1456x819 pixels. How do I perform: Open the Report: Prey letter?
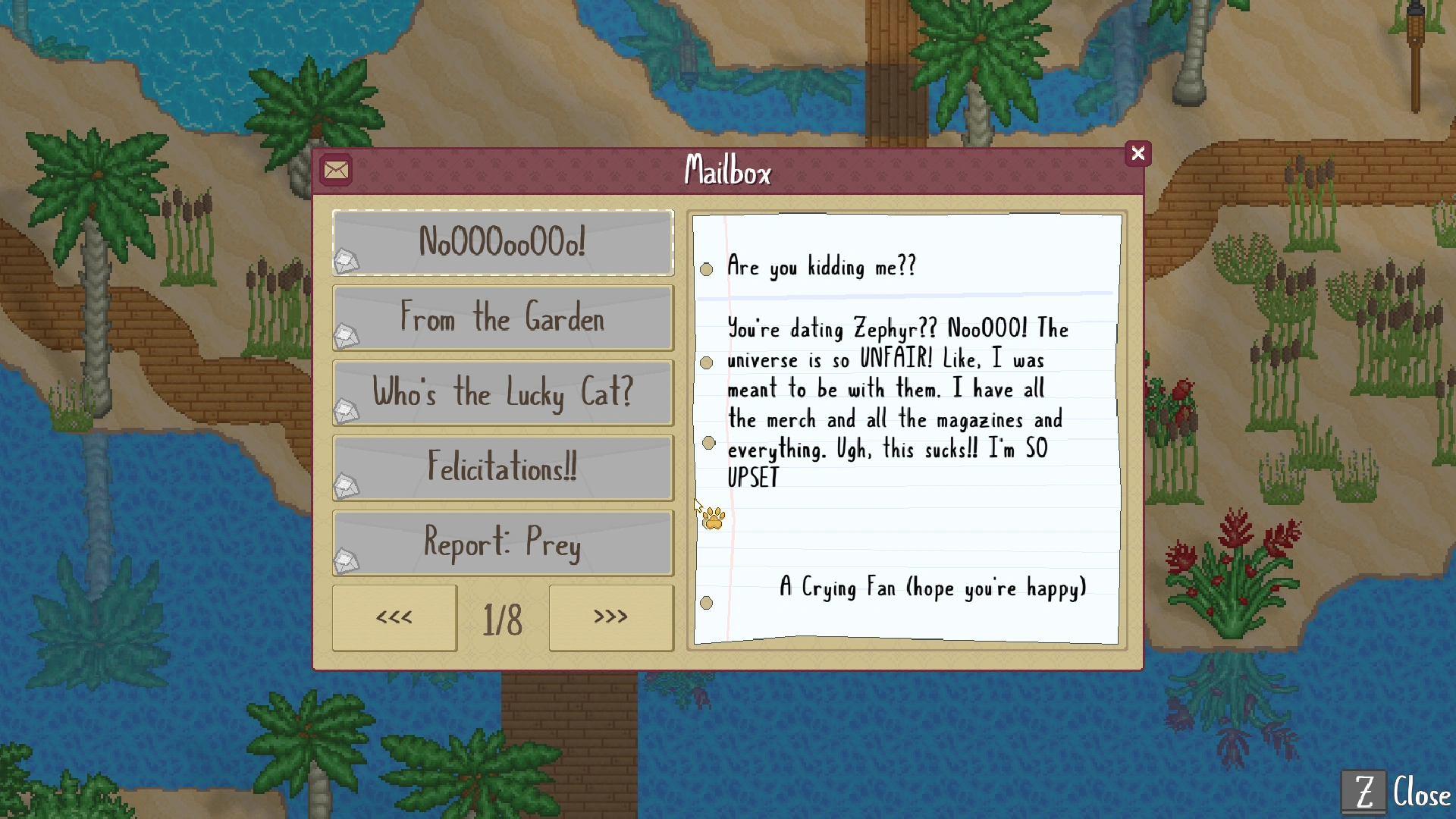coord(503,543)
